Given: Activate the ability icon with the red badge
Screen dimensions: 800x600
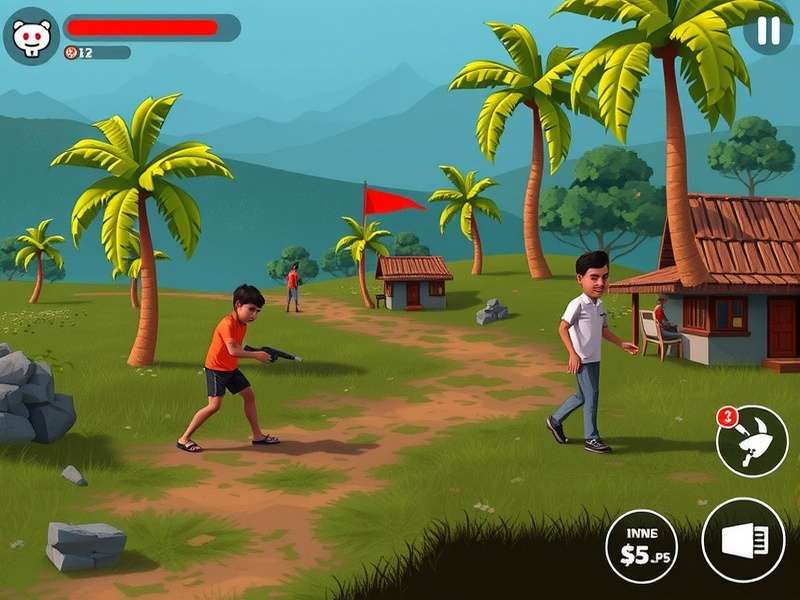Looking at the screenshot, I should 752,441.
